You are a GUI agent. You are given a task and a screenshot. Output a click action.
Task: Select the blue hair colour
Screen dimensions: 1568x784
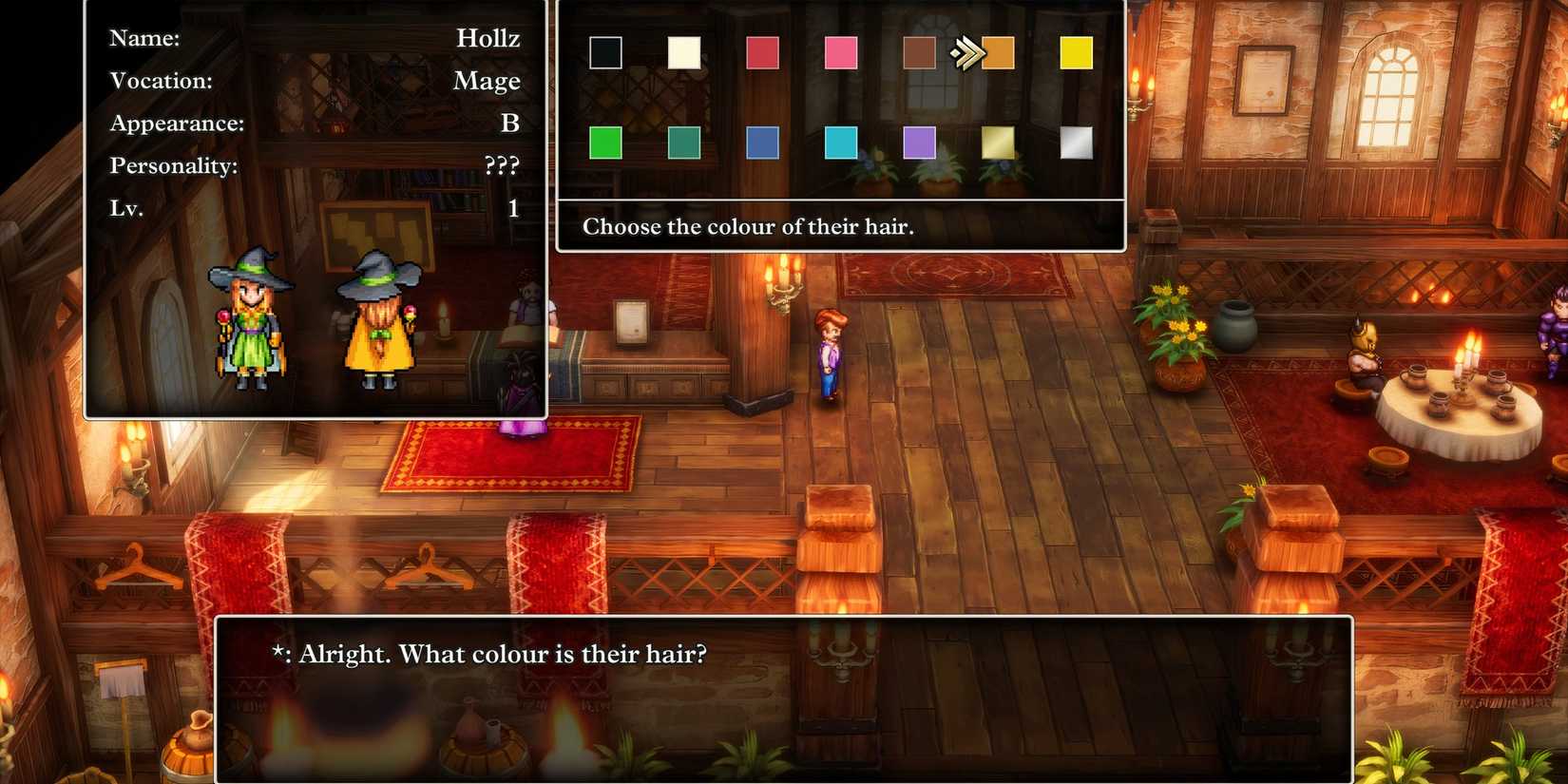tap(761, 143)
